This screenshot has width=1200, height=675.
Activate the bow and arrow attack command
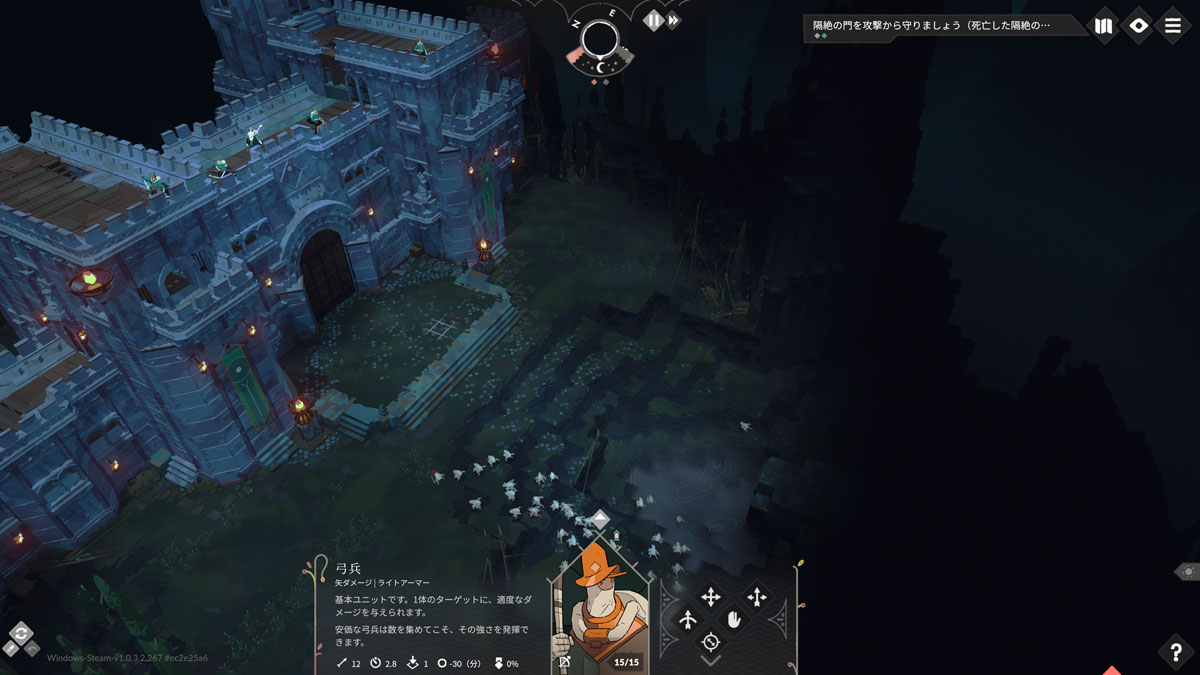[x=688, y=621]
